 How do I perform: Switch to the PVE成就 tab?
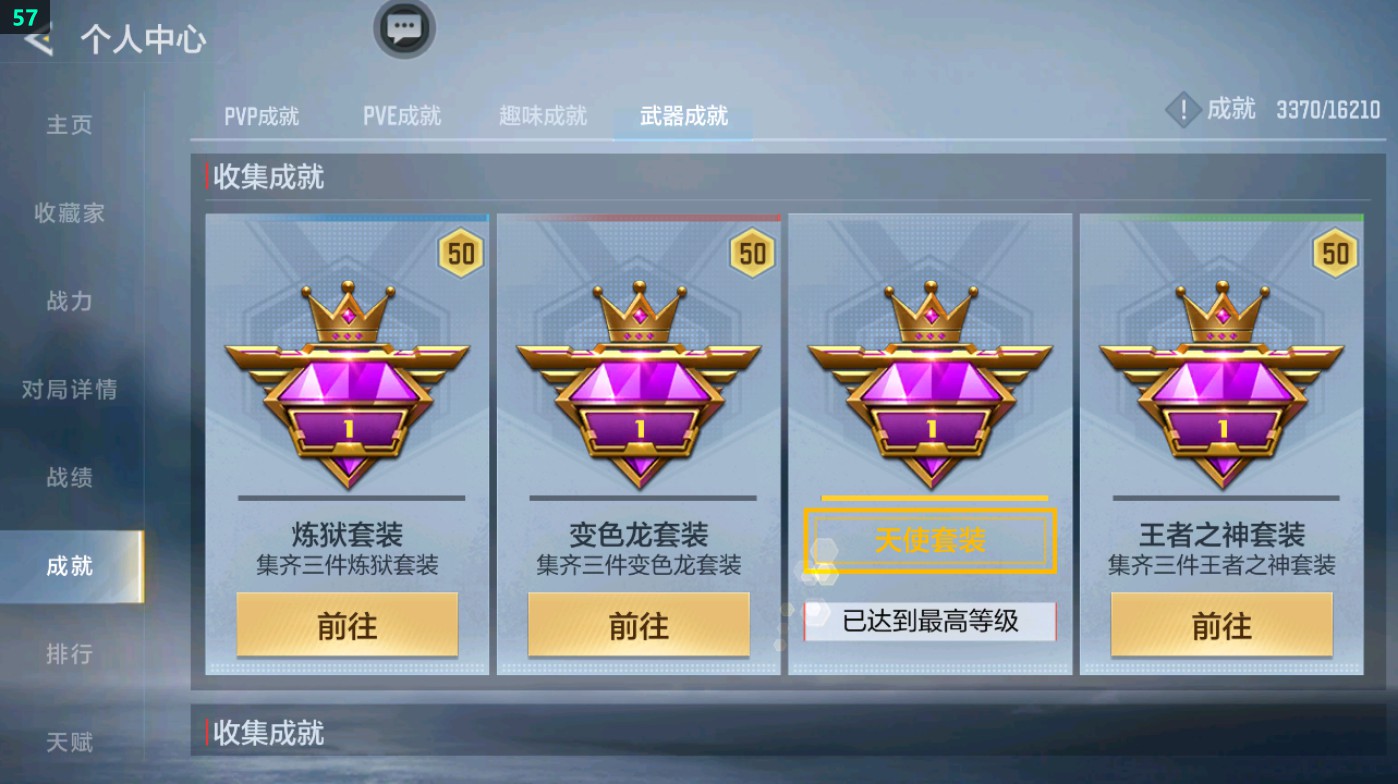point(402,115)
